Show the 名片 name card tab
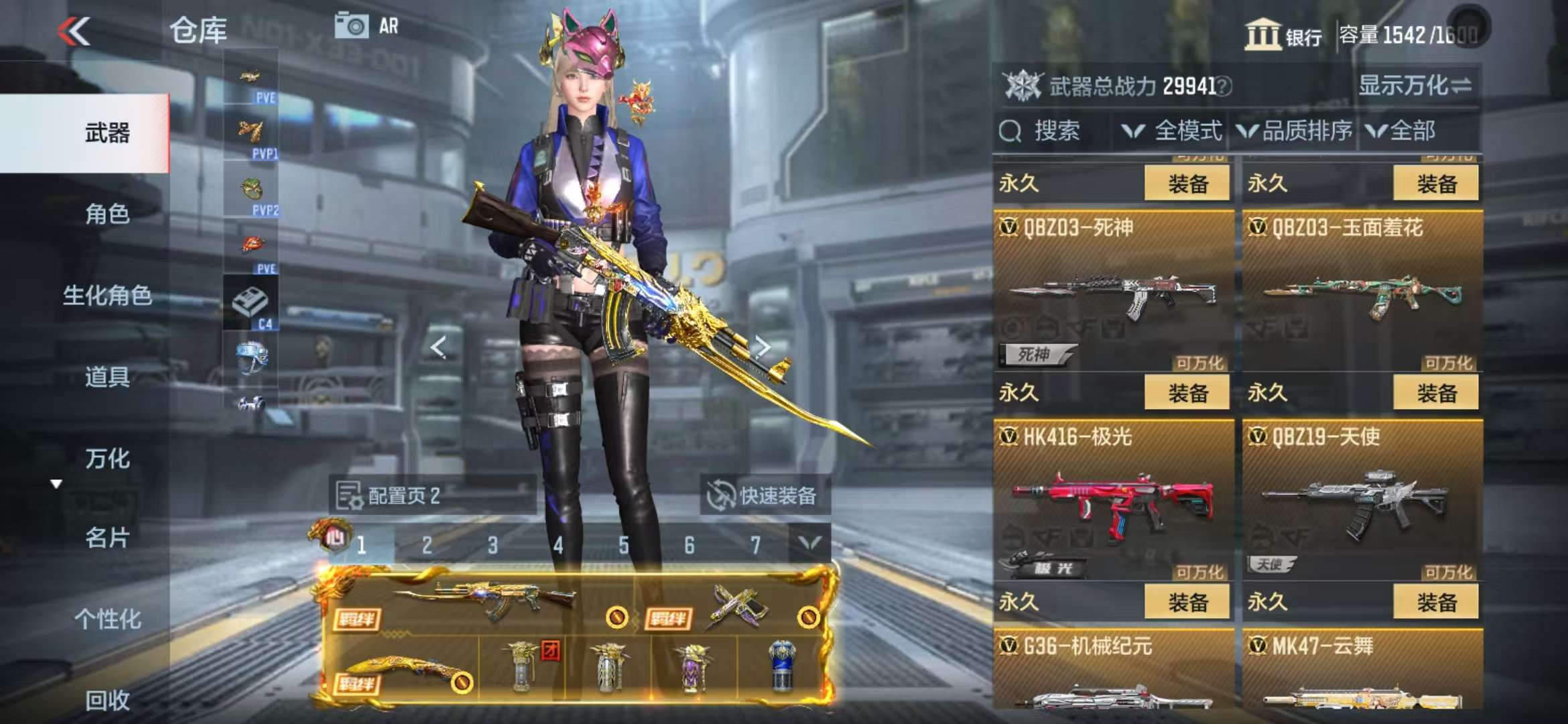Image resolution: width=1568 pixels, height=724 pixels. [x=107, y=538]
